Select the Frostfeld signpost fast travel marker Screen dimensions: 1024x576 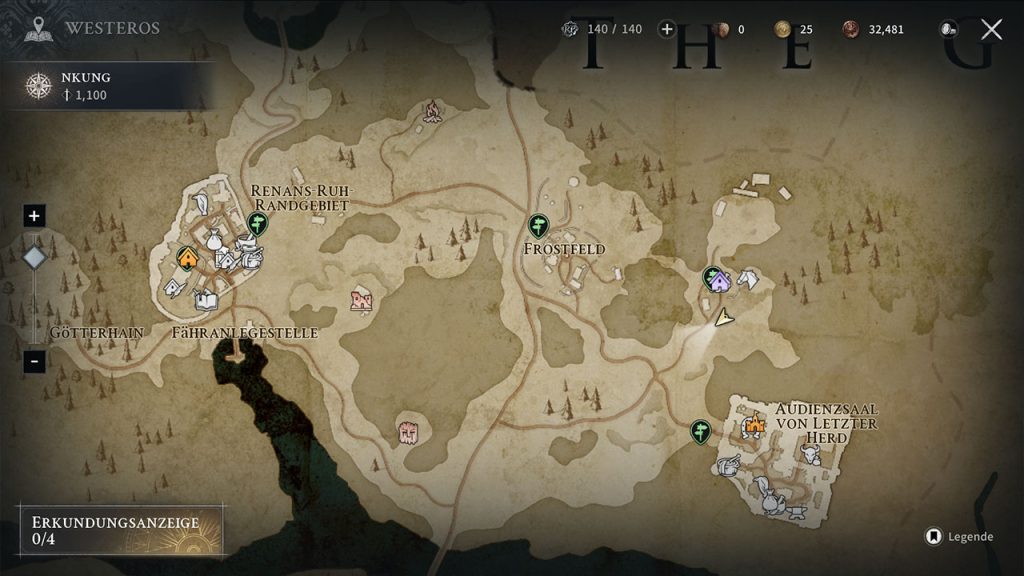(538, 225)
